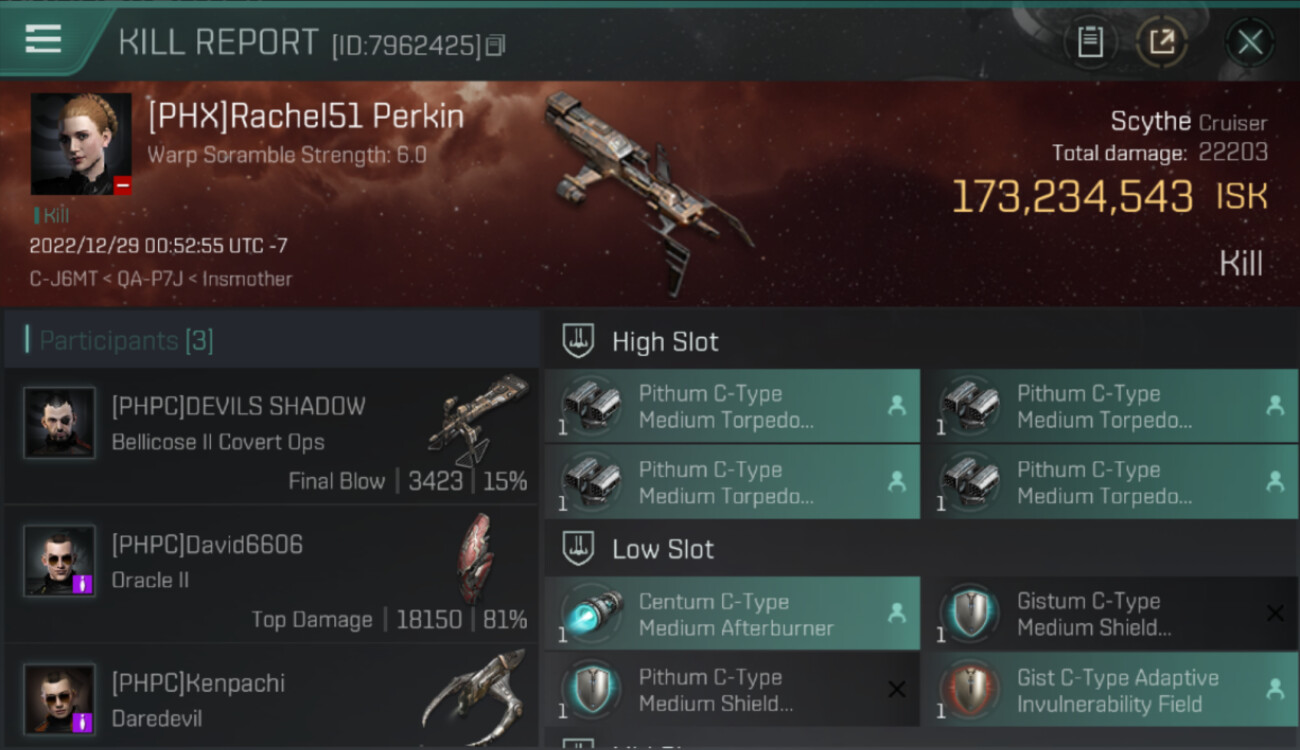This screenshot has height=750, width=1300.
Task: Inspect the Gistum C-Type Medium Shield module
Action: click(1109, 614)
